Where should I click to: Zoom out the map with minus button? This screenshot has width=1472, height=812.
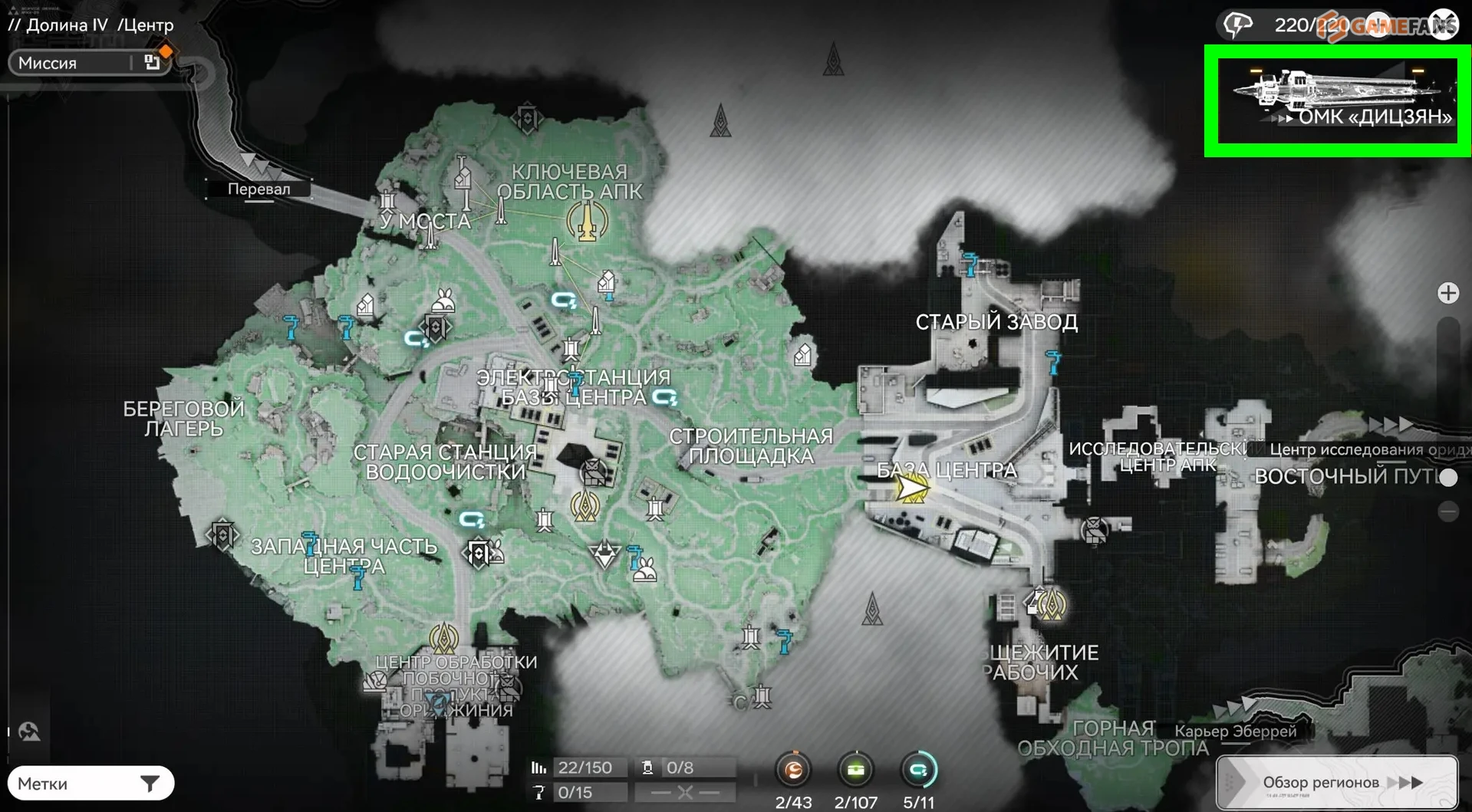click(1447, 511)
